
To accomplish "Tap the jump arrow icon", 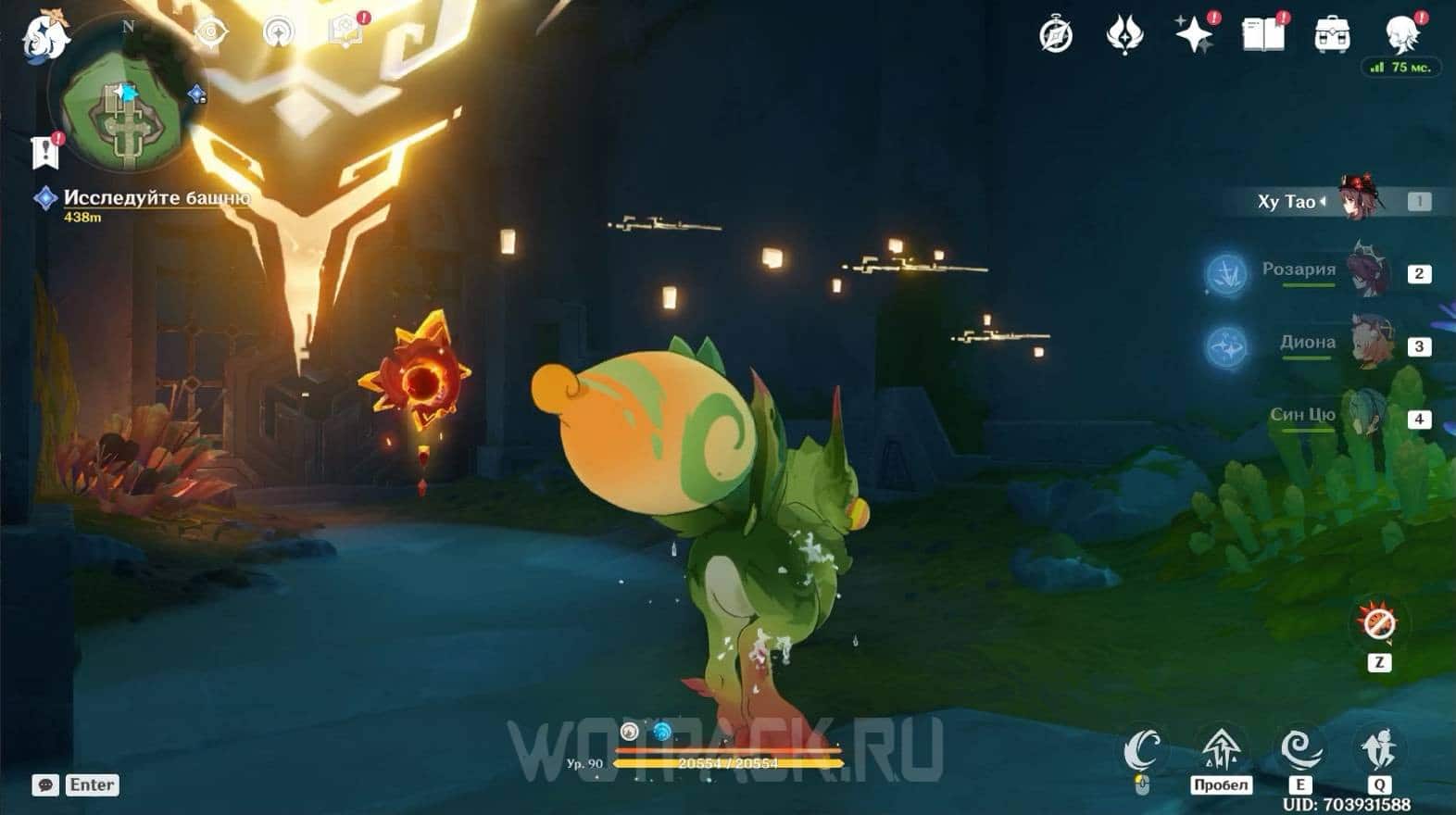I will pyautogui.click(x=1221, y=746).
